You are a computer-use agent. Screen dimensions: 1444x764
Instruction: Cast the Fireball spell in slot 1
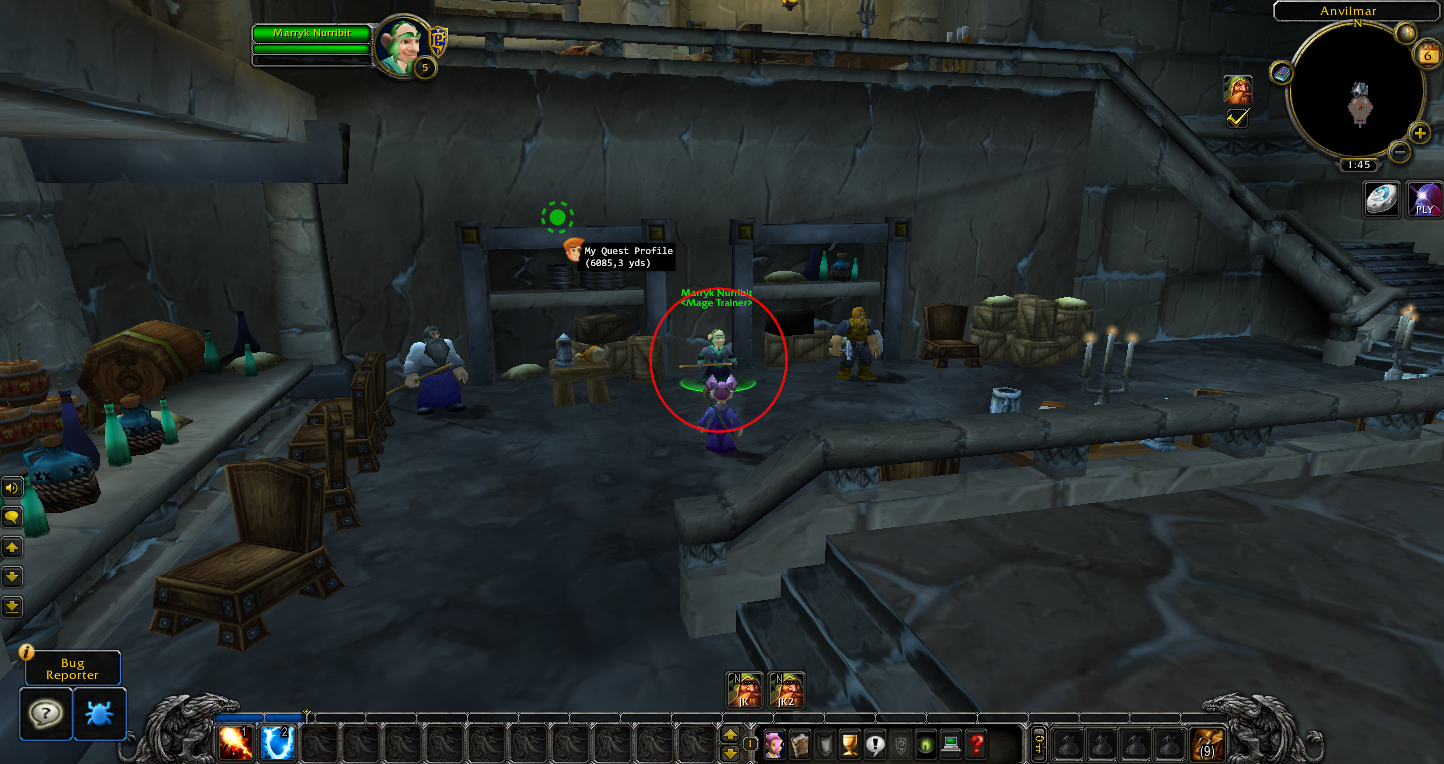pyautogui.click(x=236, y=743)
